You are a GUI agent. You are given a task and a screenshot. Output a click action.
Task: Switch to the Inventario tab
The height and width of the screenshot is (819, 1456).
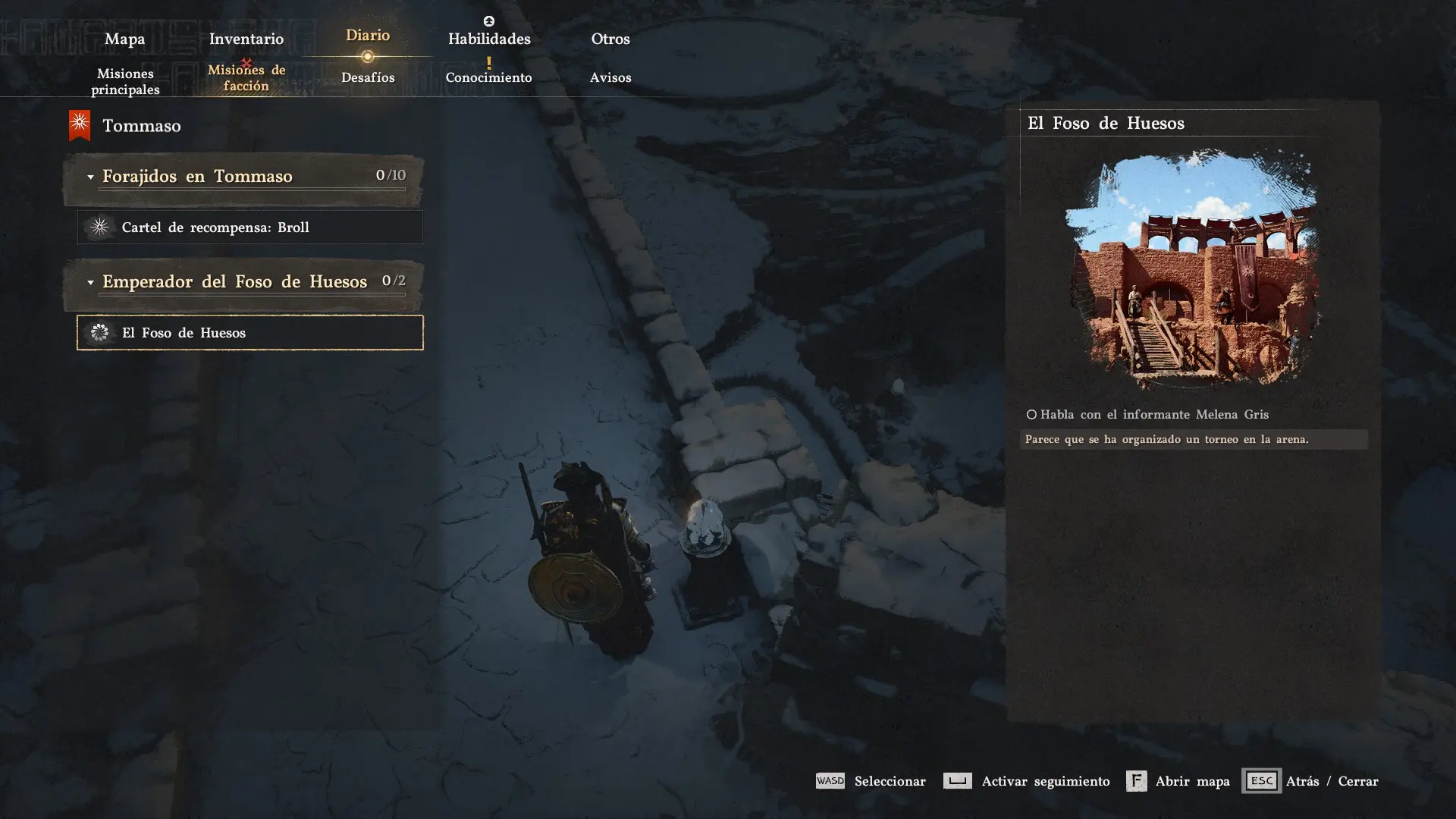point(246,39)
